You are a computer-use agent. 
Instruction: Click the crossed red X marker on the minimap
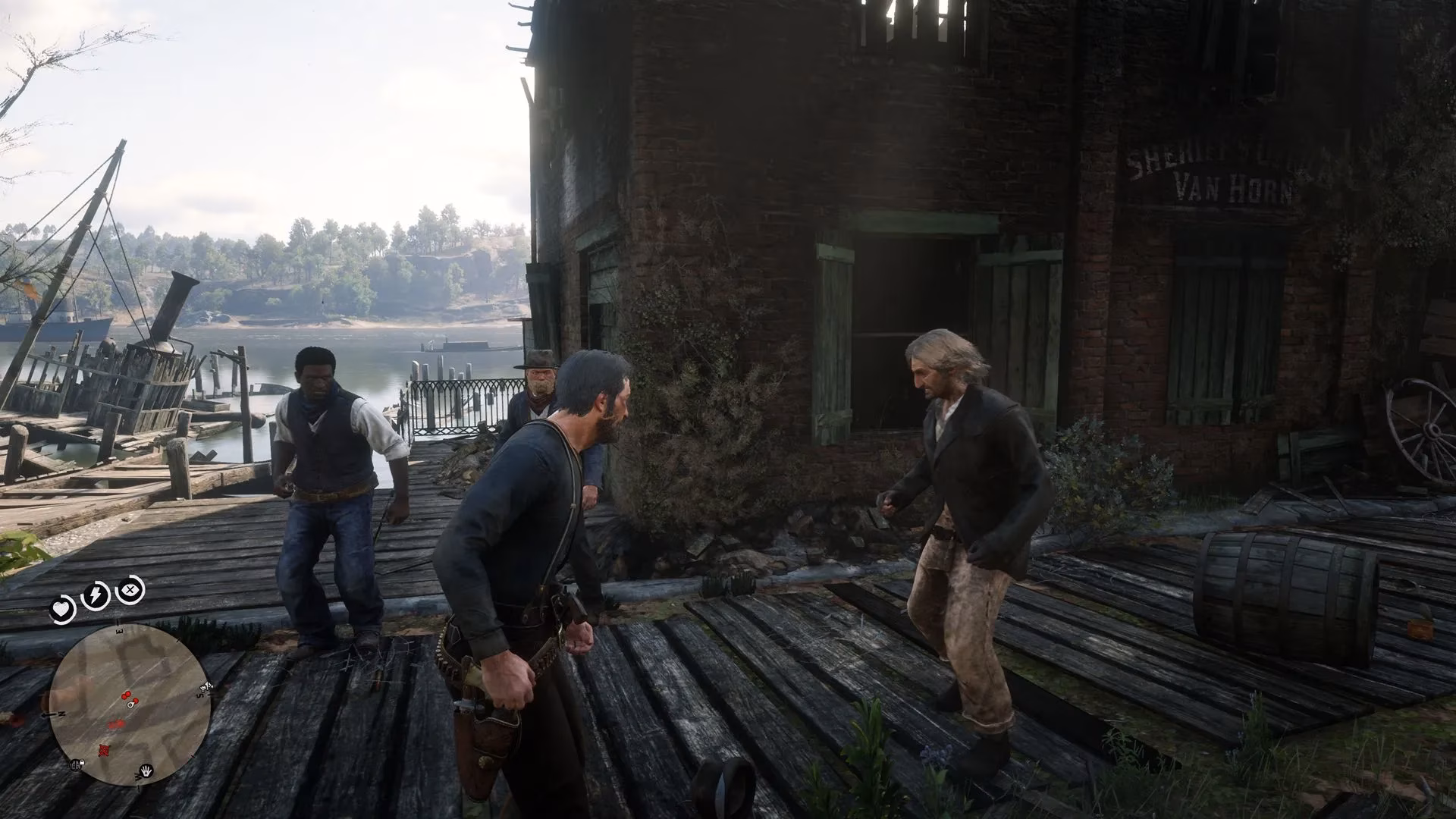coord(104,751)
